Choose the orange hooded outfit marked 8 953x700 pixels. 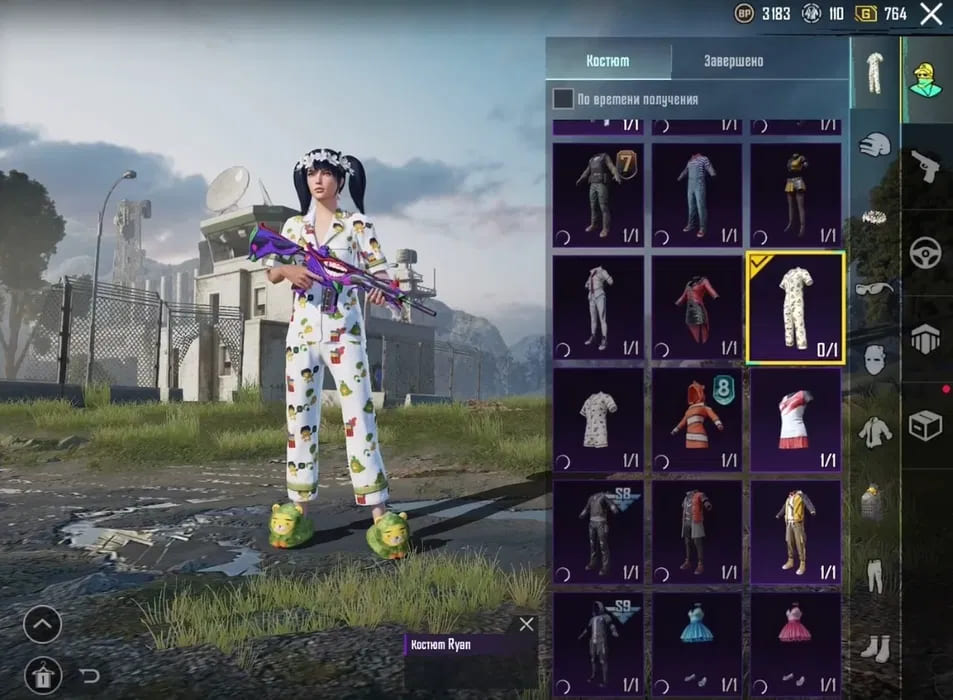pos(697,418)
